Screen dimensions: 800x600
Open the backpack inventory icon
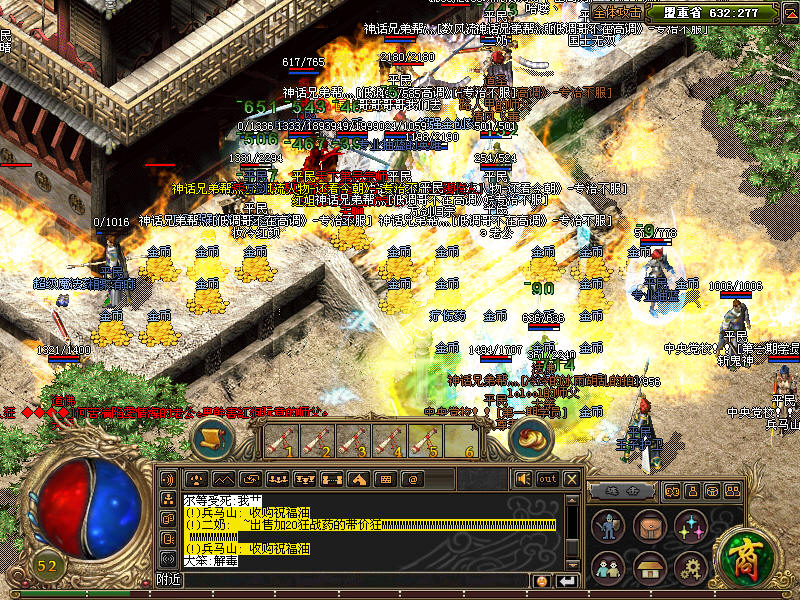coord(649,527)
